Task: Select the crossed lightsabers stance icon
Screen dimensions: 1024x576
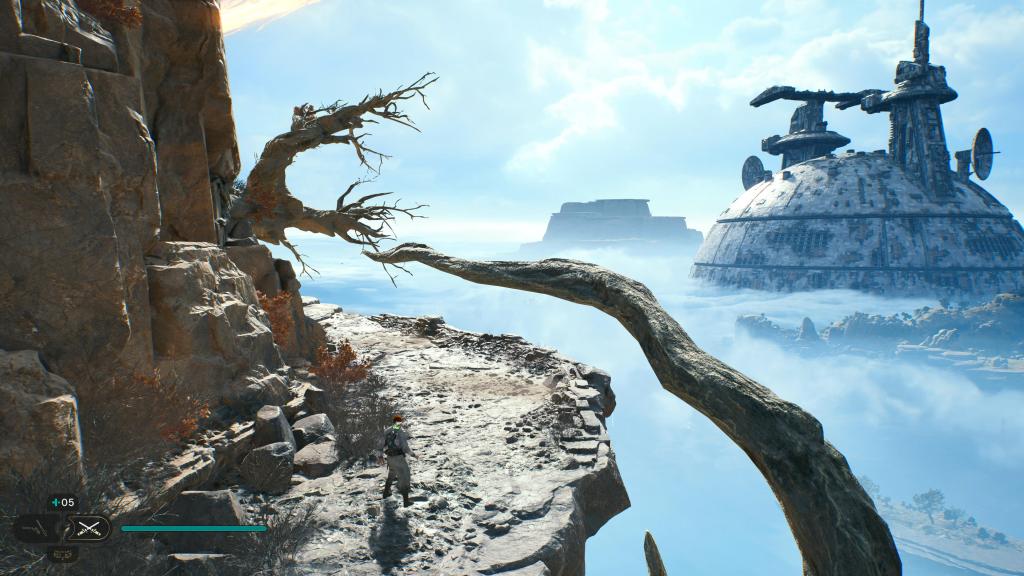Action: 89,528
